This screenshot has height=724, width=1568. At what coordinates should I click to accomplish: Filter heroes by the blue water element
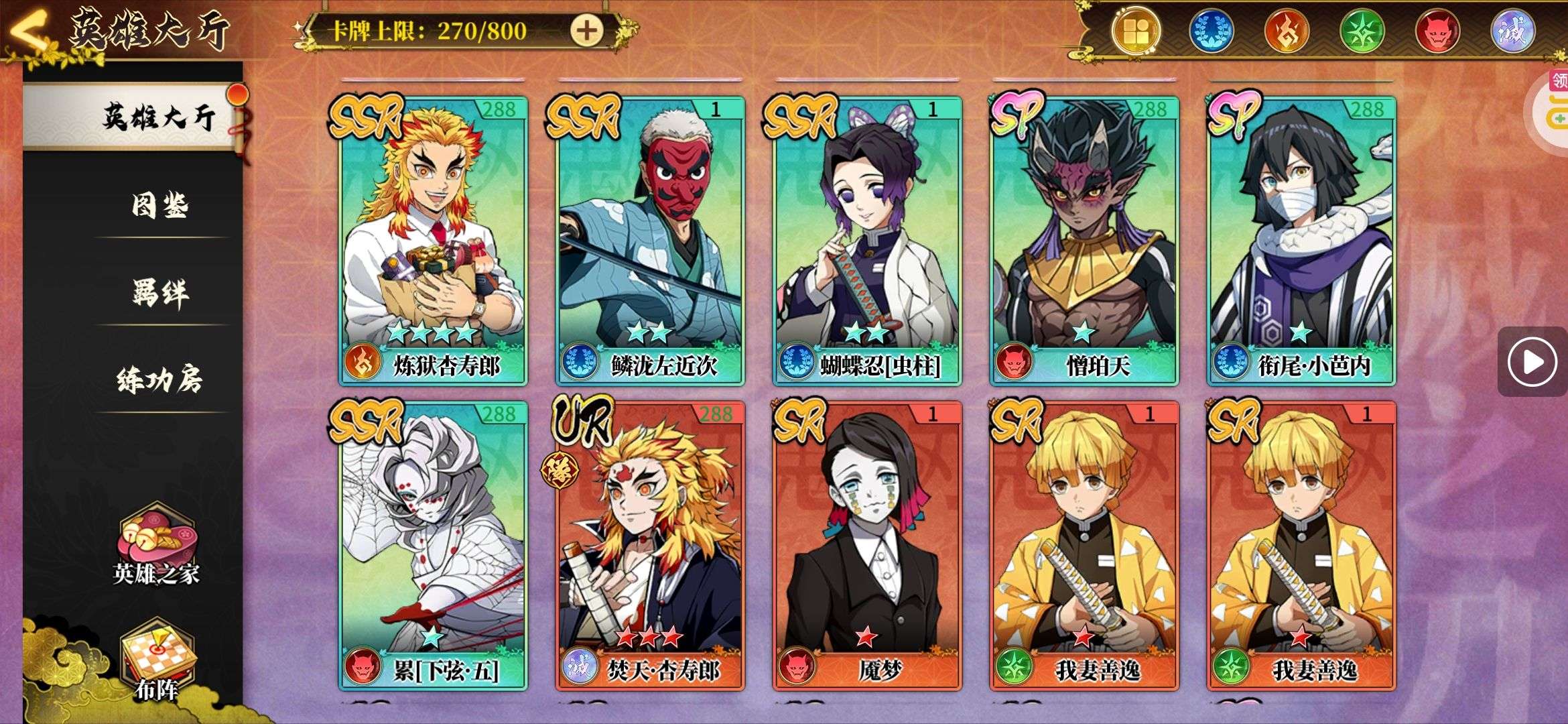tap(1211, 32)
